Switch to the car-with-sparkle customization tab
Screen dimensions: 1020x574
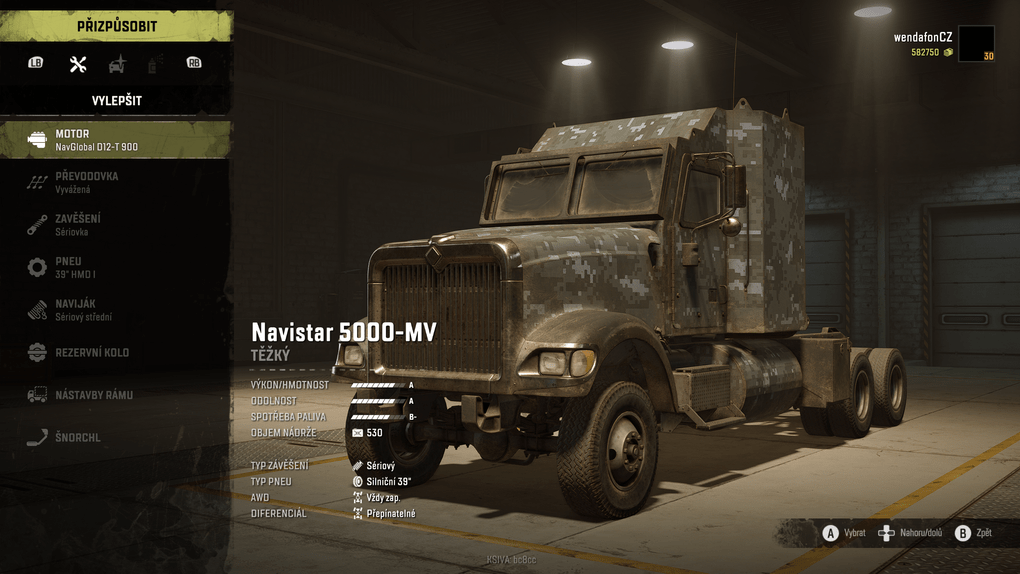point(117,64)
